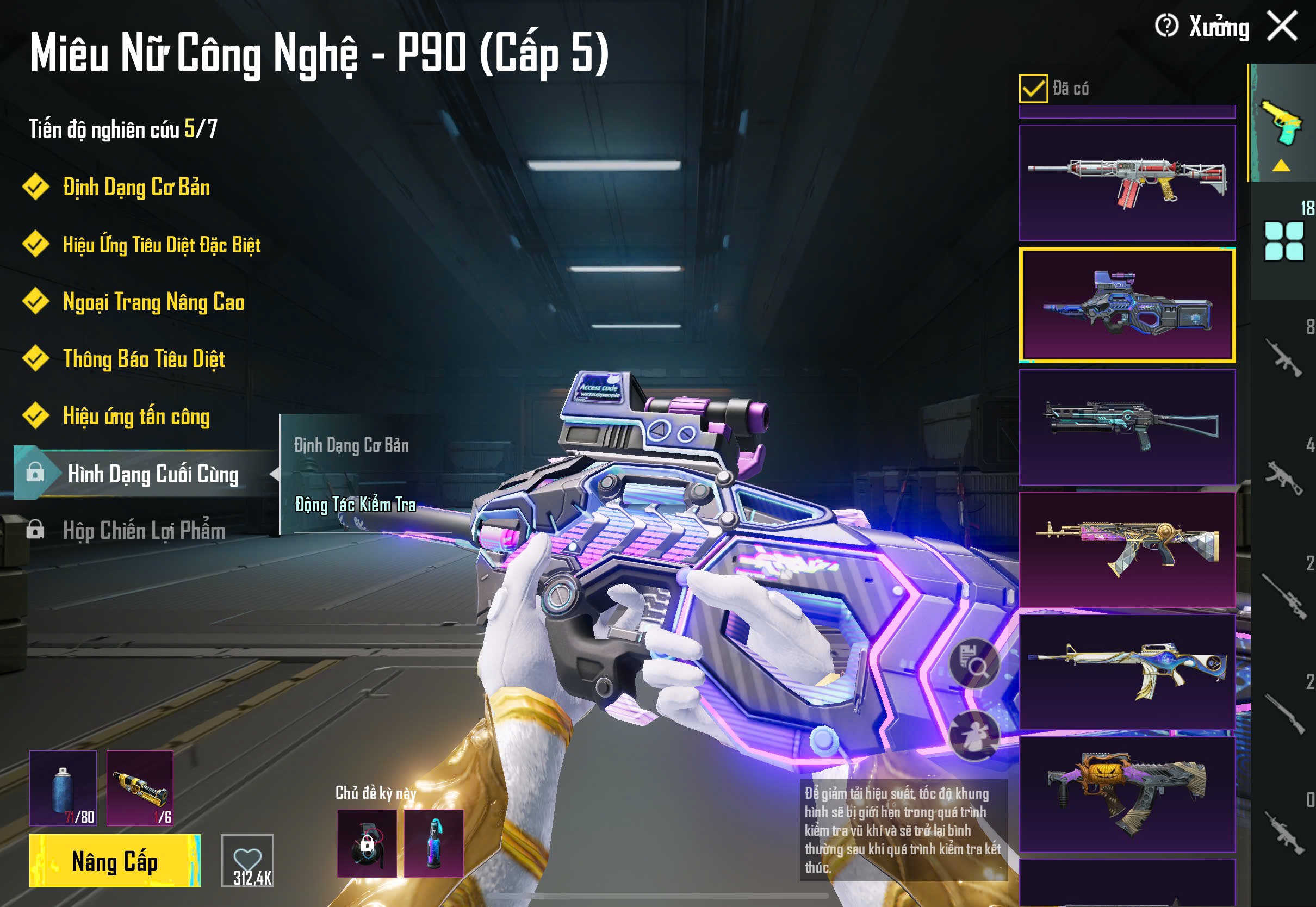Pick the pumpkin Halloween gun skin
This screenshot has width=1316, height=907.
(1127, 794)
